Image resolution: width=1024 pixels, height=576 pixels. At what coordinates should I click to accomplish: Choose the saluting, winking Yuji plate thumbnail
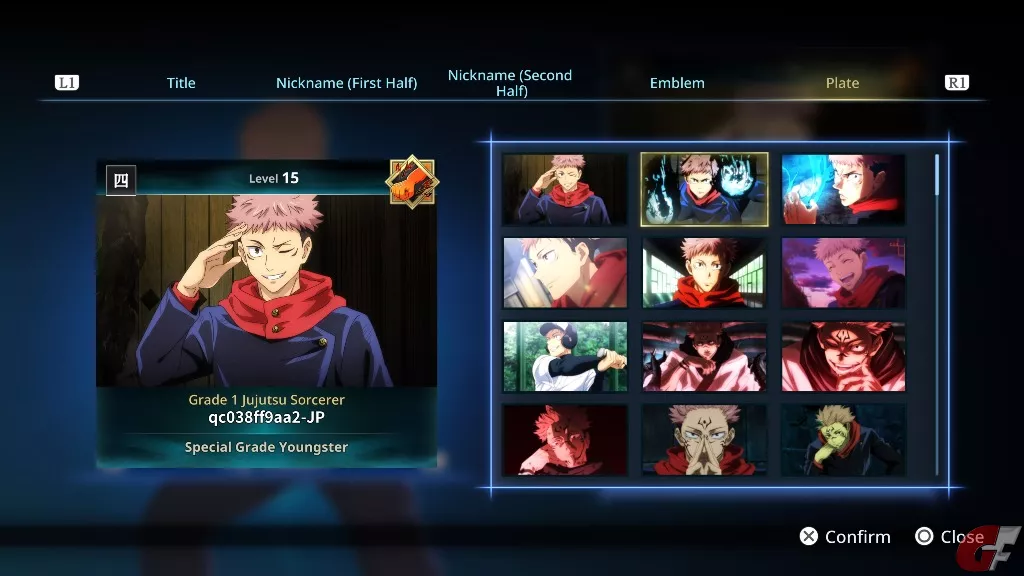click(x=565, y=189)
